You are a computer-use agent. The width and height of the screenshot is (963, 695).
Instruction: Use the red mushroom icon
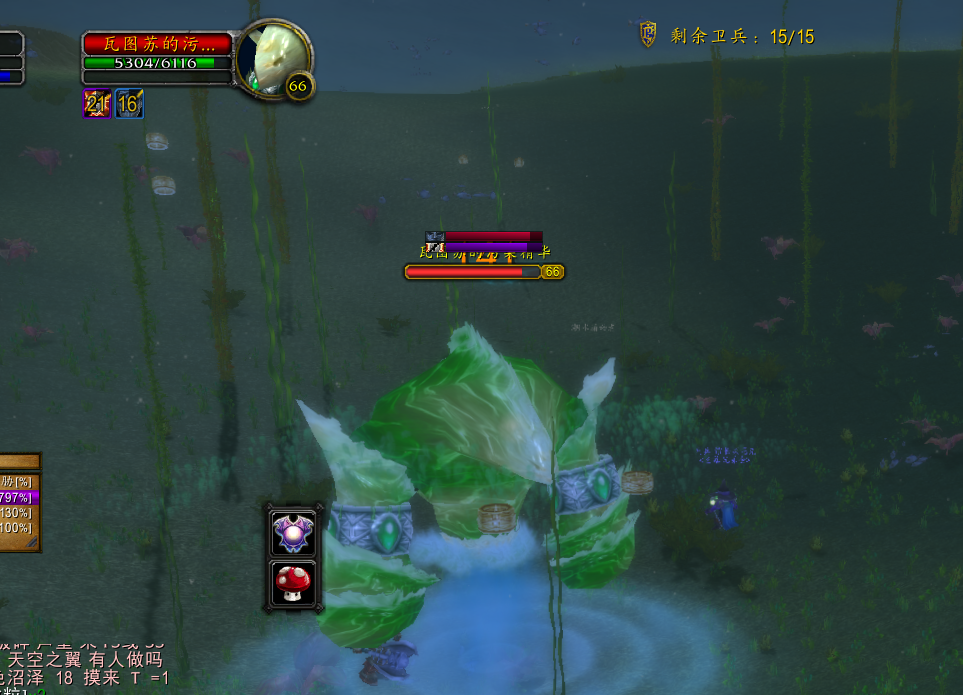[x=294, y=582]
